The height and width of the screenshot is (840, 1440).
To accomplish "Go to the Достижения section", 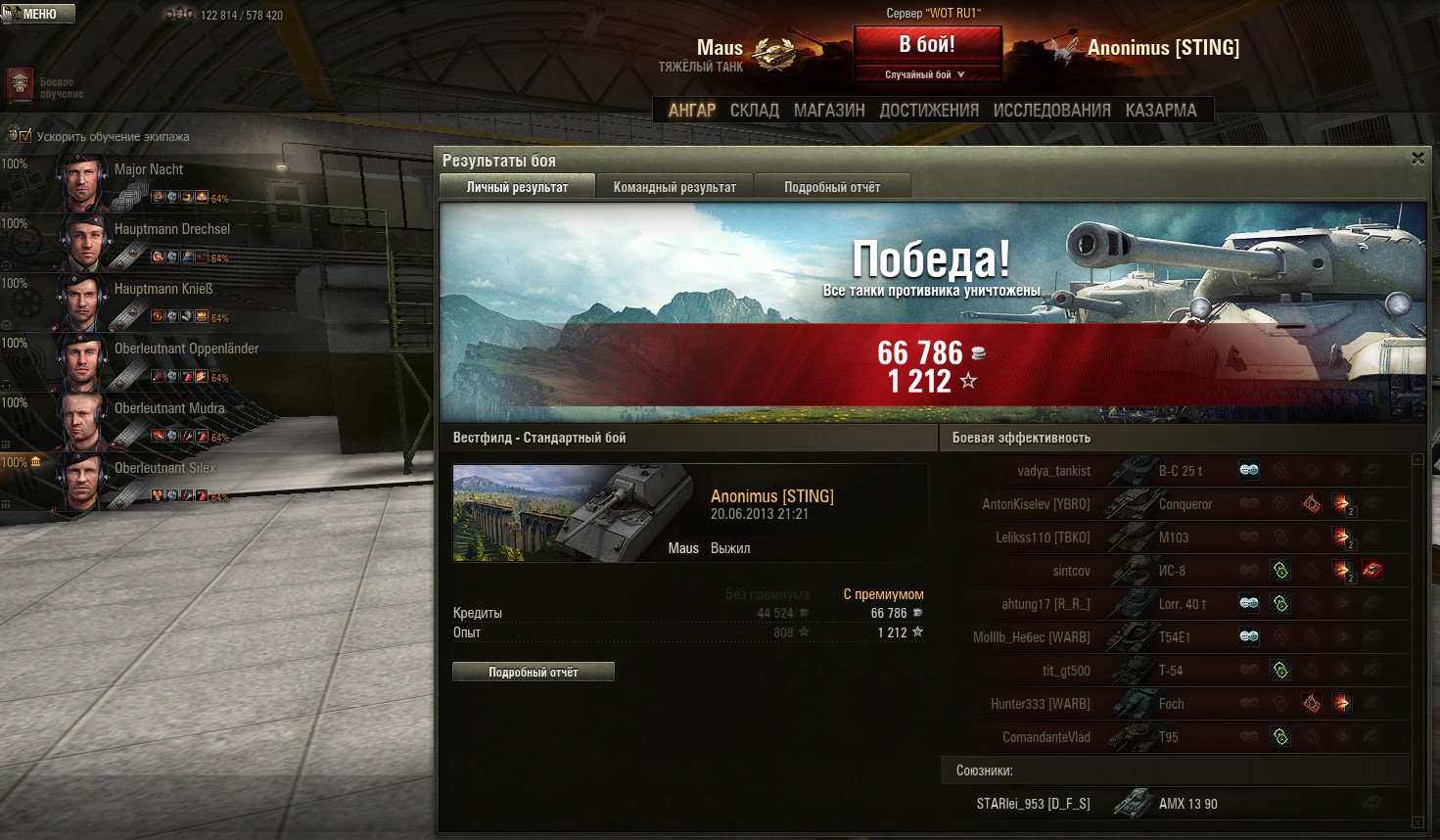I will point(928,111).
